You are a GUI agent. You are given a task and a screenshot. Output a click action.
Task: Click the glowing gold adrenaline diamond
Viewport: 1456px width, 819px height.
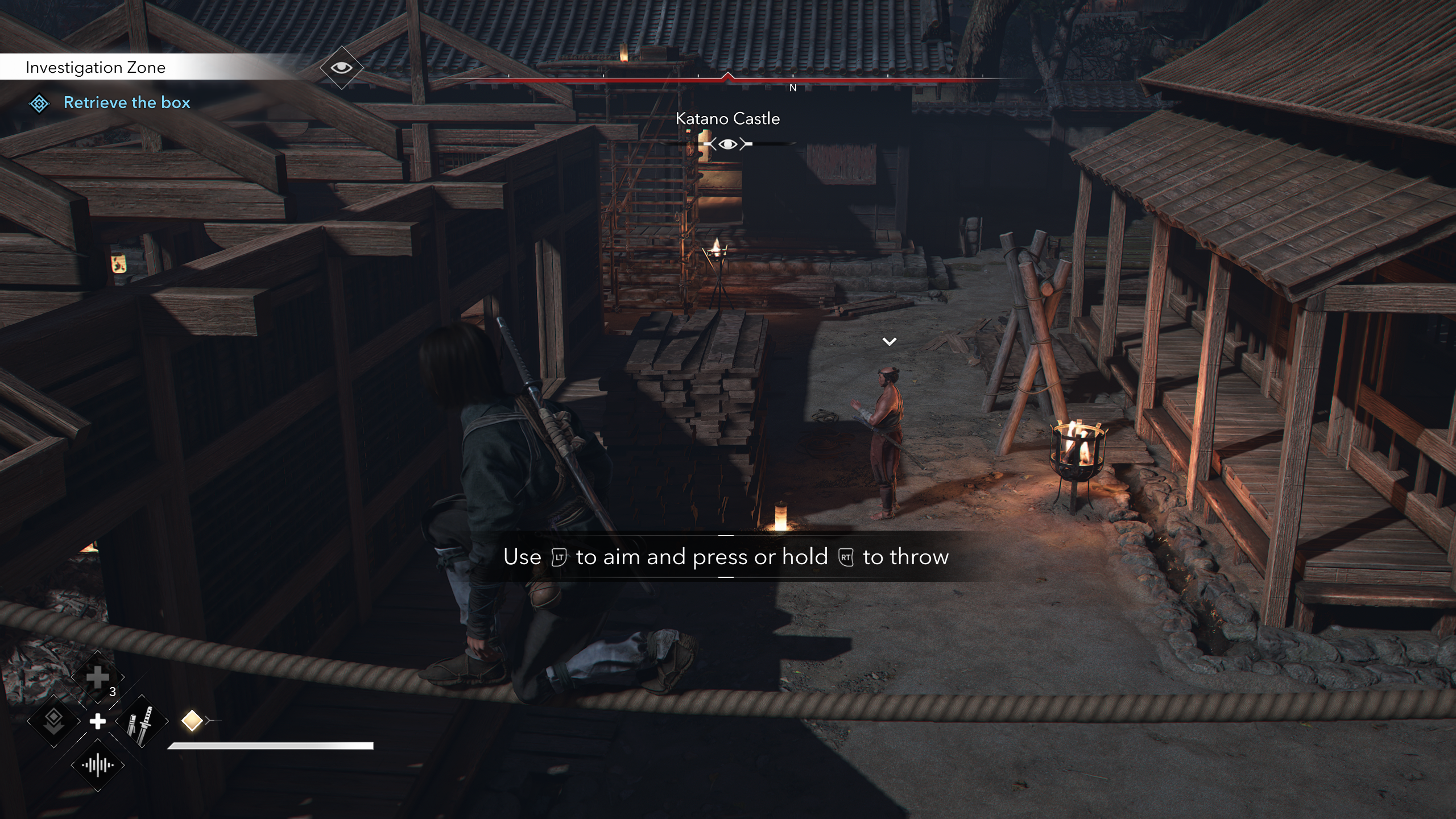point(192,721)
